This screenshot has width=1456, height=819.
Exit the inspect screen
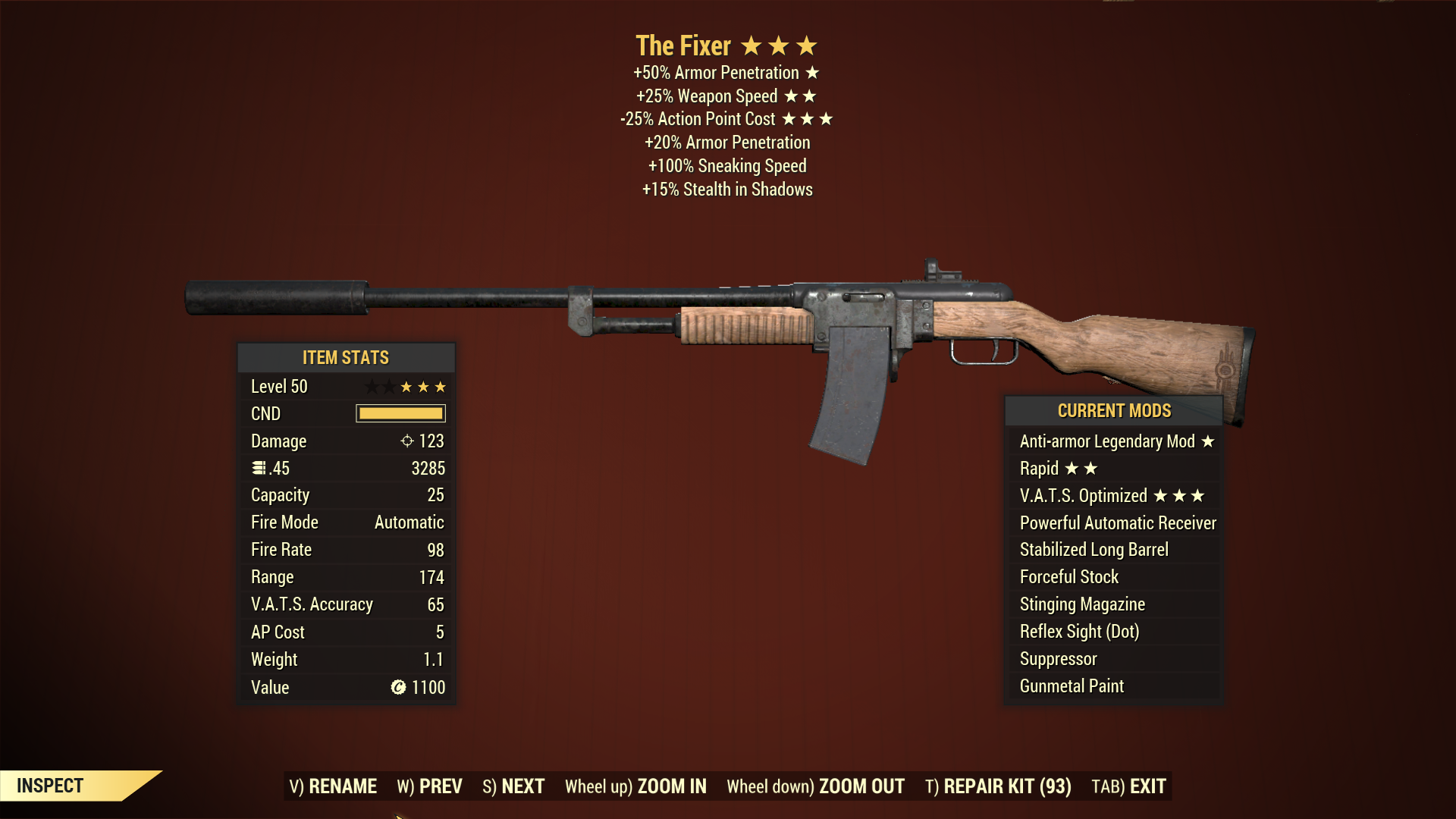[1128, 786]
